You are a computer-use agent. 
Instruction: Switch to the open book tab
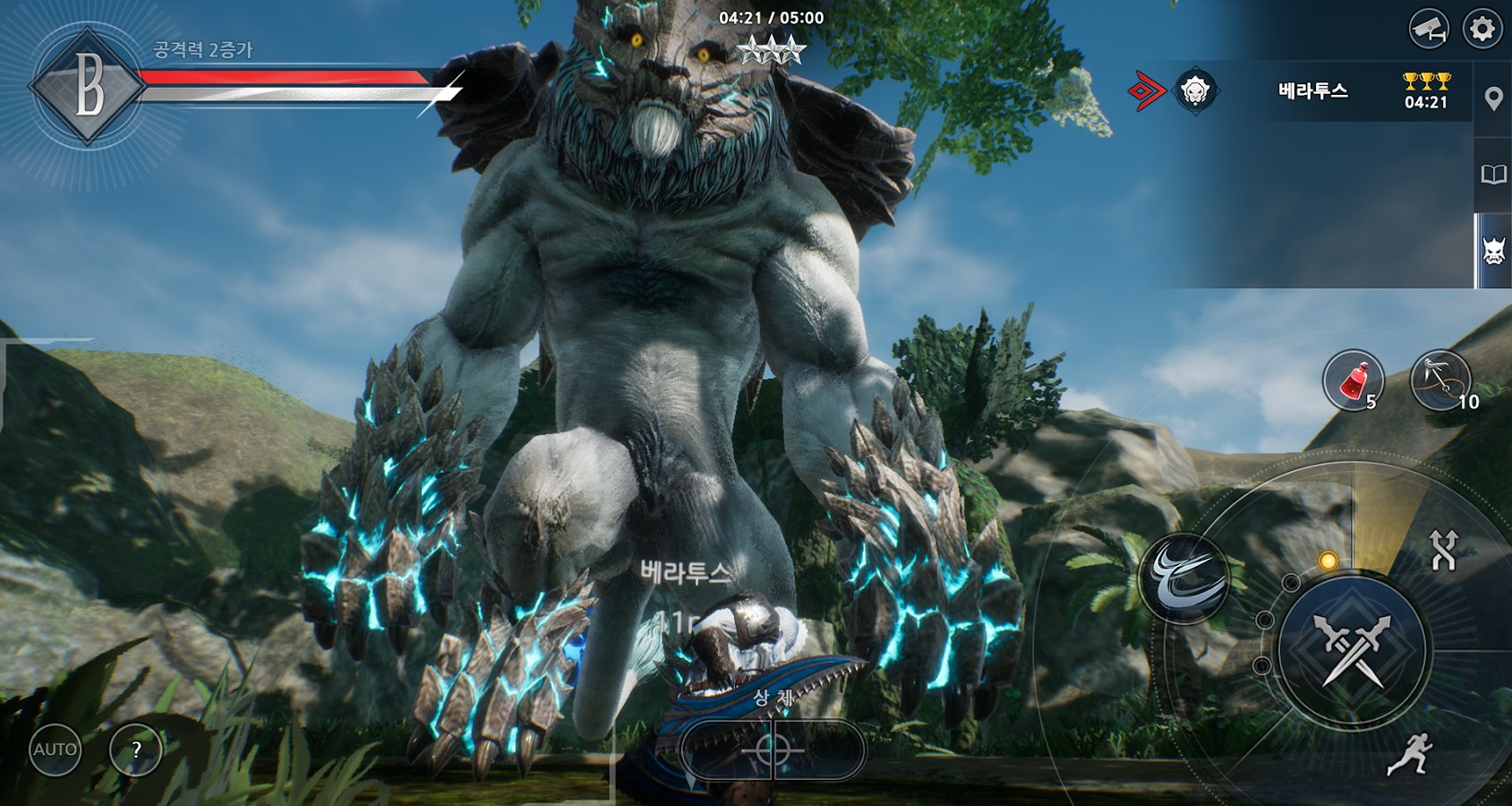[1493, 175]
